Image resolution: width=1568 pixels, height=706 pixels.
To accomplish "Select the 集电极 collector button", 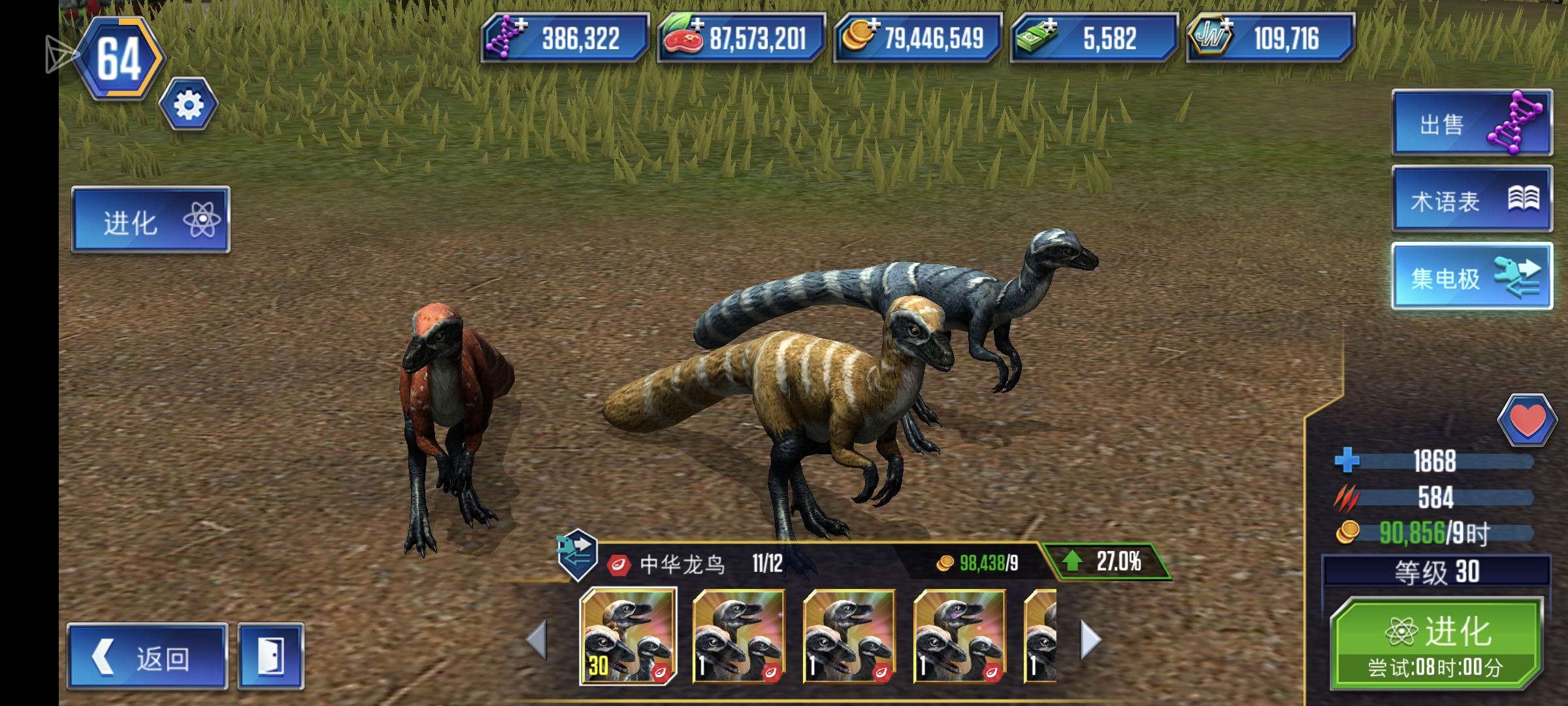I will 1472,277.
